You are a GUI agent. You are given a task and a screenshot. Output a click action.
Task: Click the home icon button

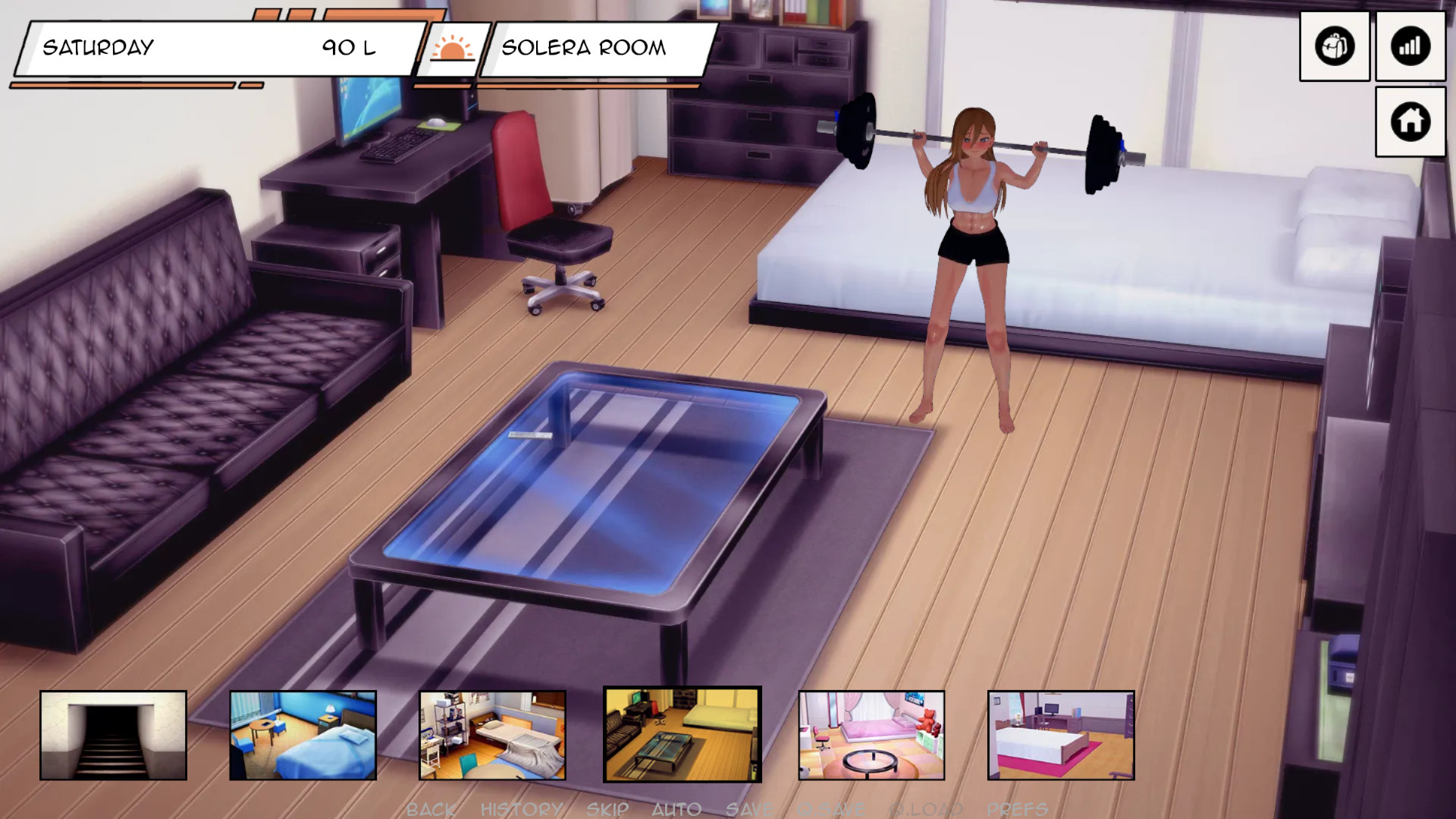pos(1410,121)
